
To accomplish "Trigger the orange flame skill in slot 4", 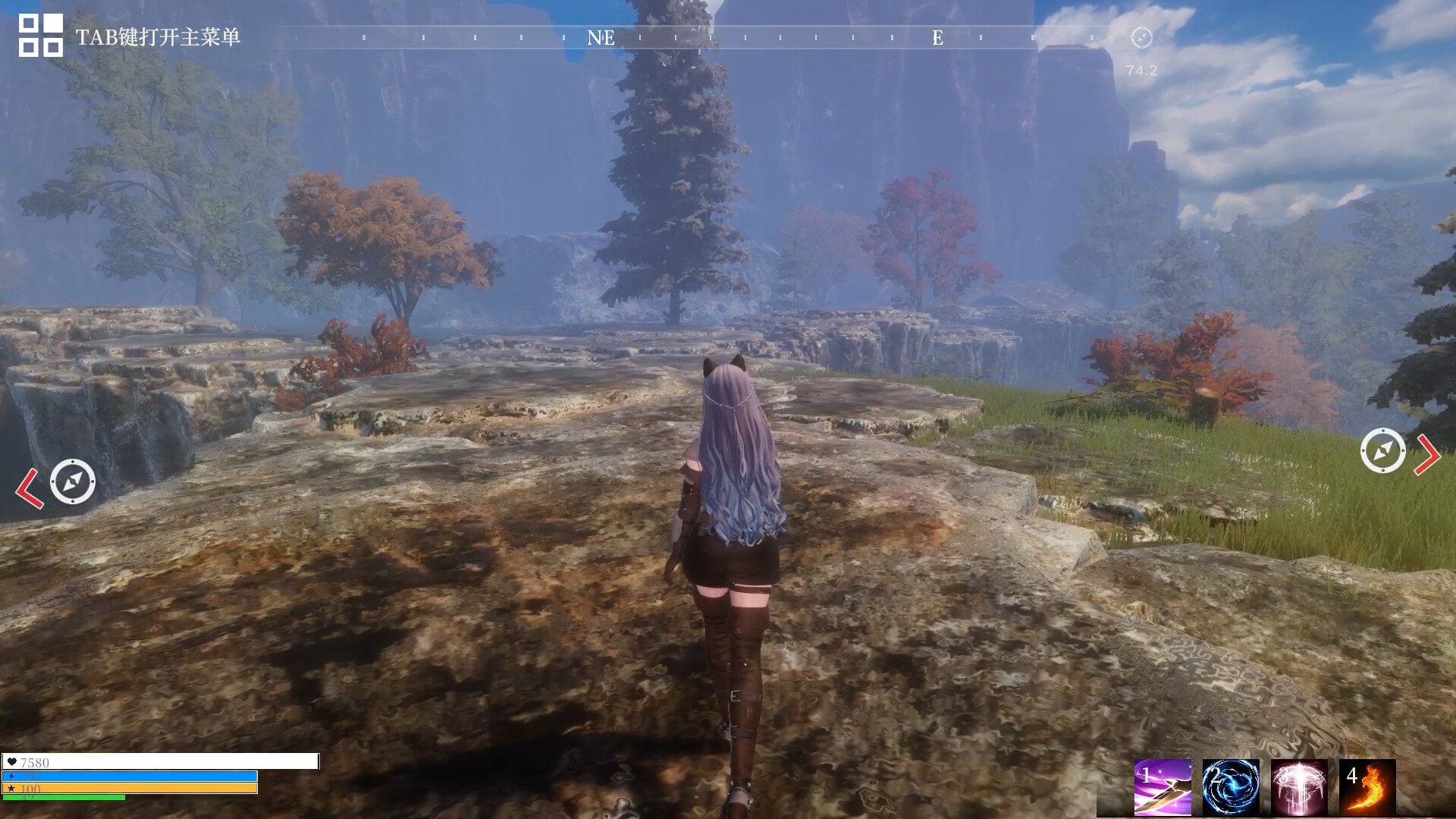I will pyautogui.click(x=1367, y=787).
